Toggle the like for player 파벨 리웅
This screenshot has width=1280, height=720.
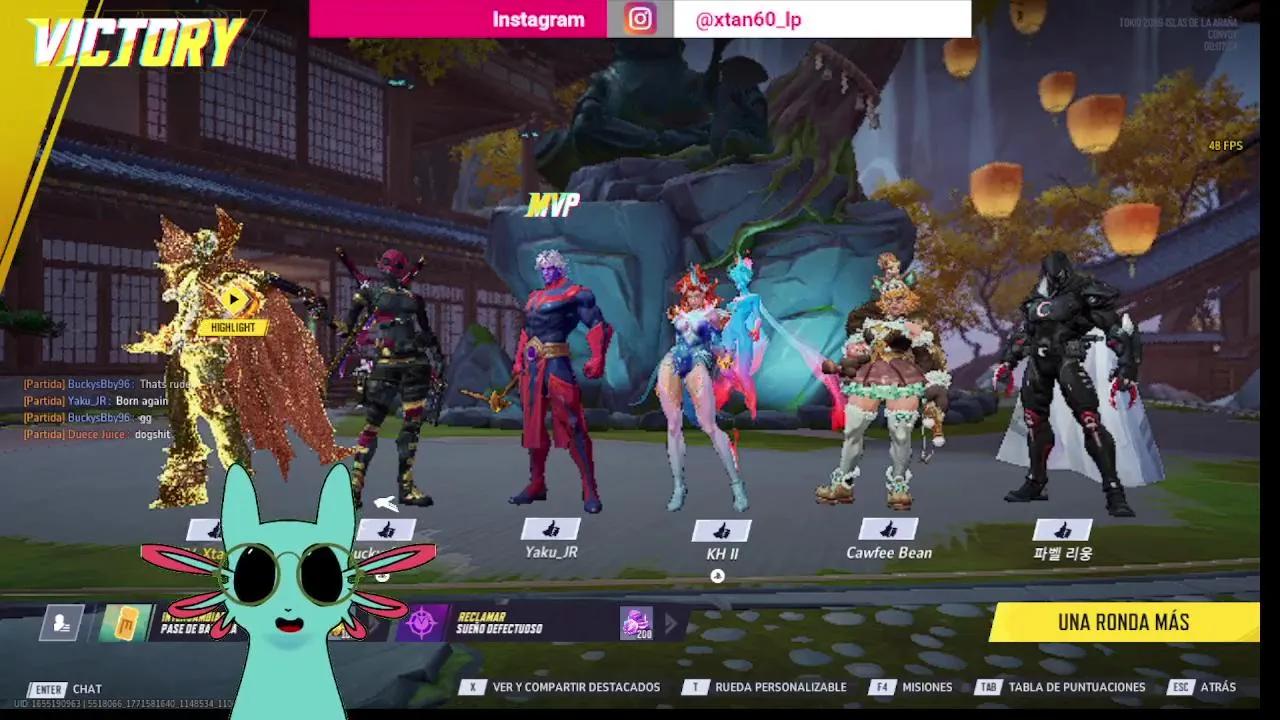pyautogui.click(x=1062, y=528)
